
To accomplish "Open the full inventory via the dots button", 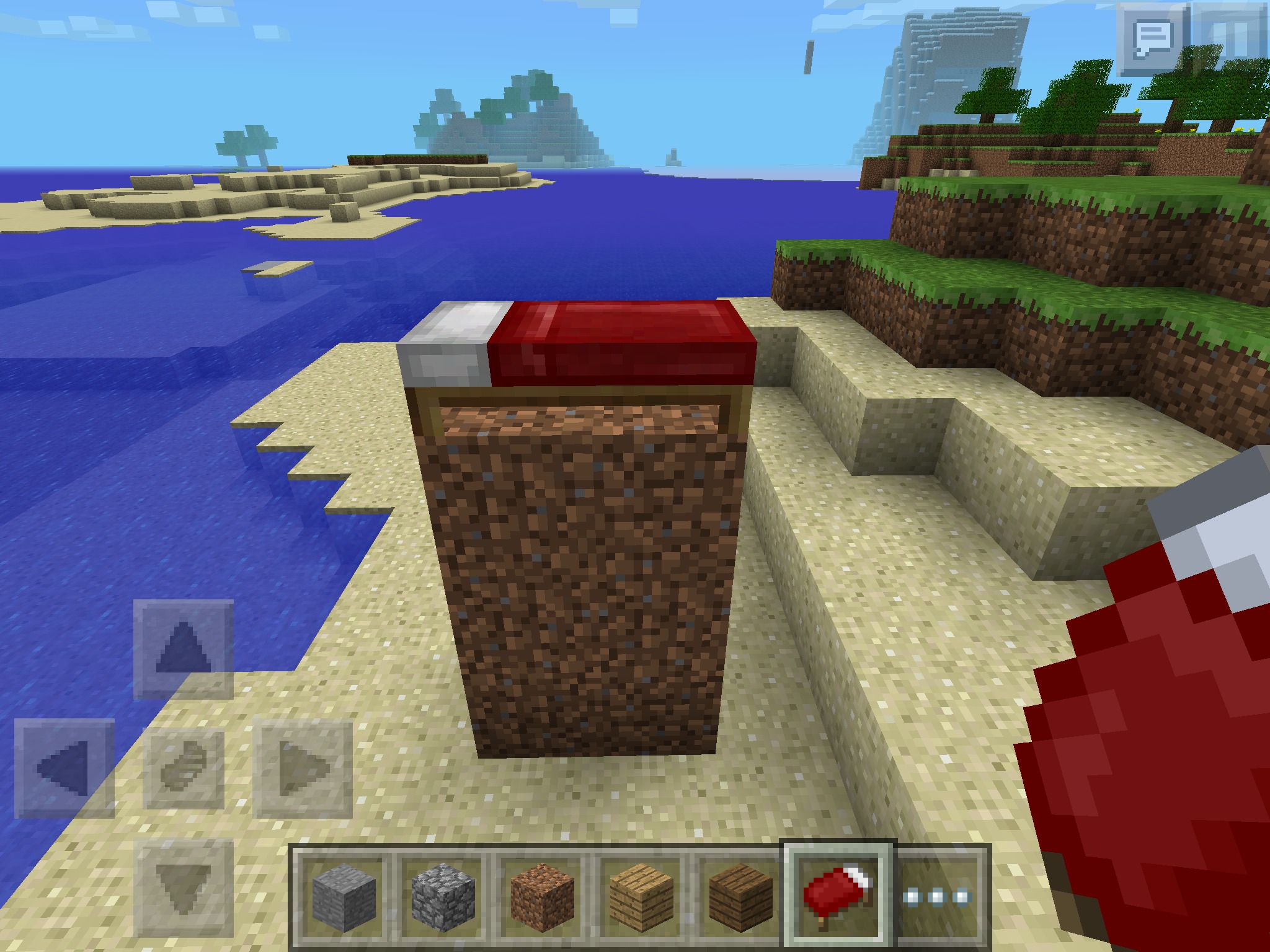I will 938,896.
